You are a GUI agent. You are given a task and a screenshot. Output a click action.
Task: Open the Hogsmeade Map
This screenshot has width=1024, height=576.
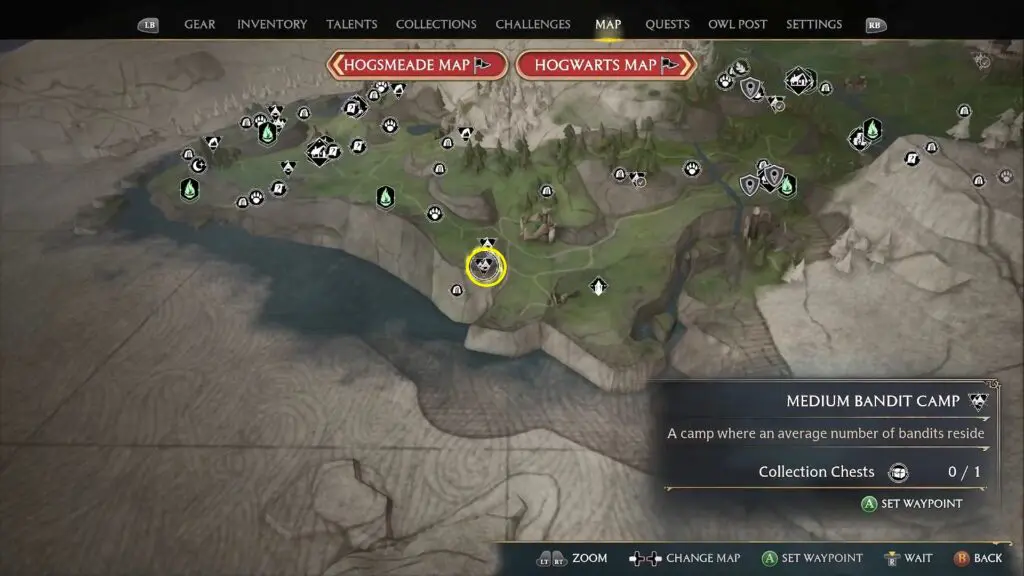(416, 65)
